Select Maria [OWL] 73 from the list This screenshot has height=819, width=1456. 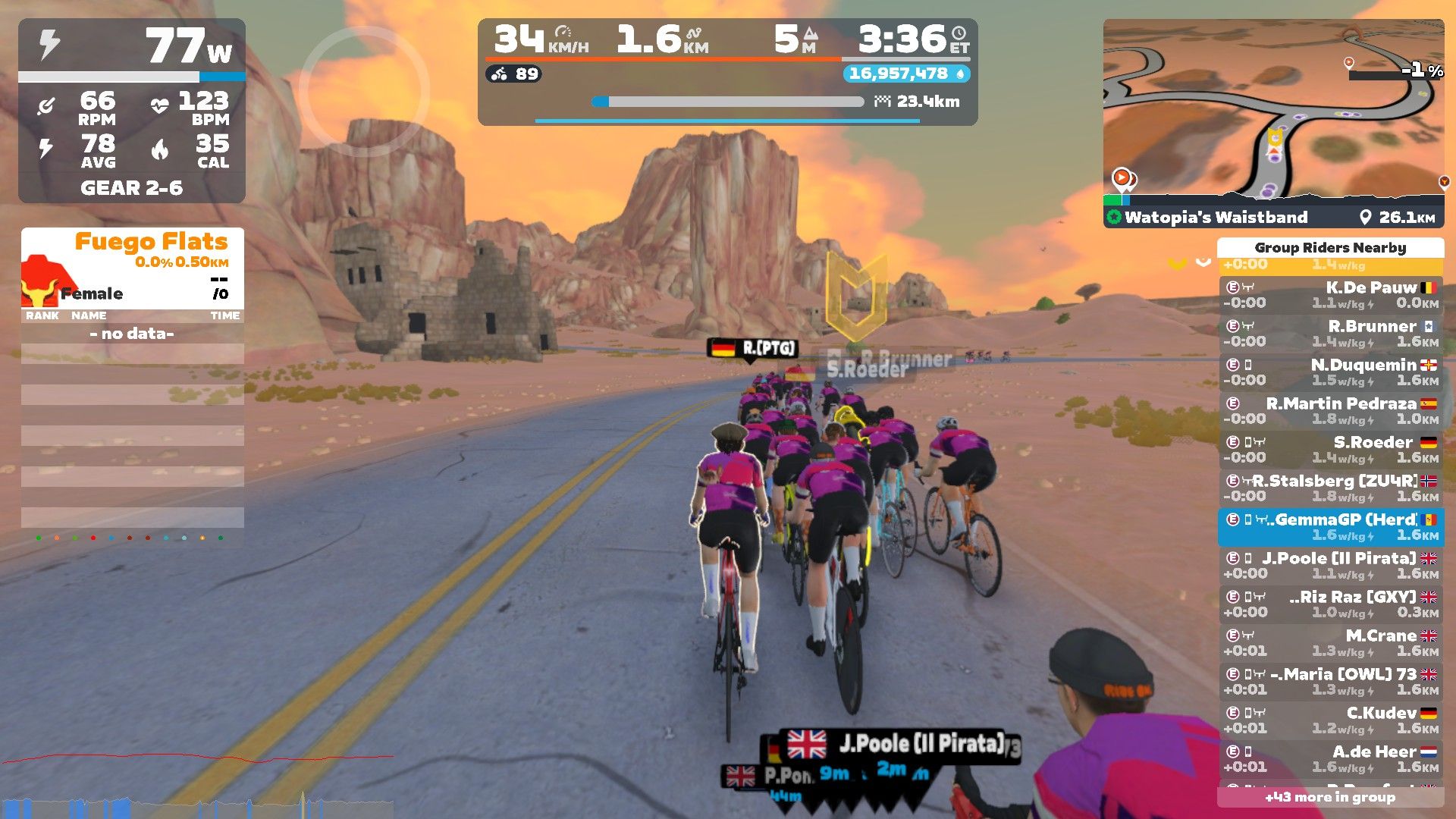(1331, 682)
